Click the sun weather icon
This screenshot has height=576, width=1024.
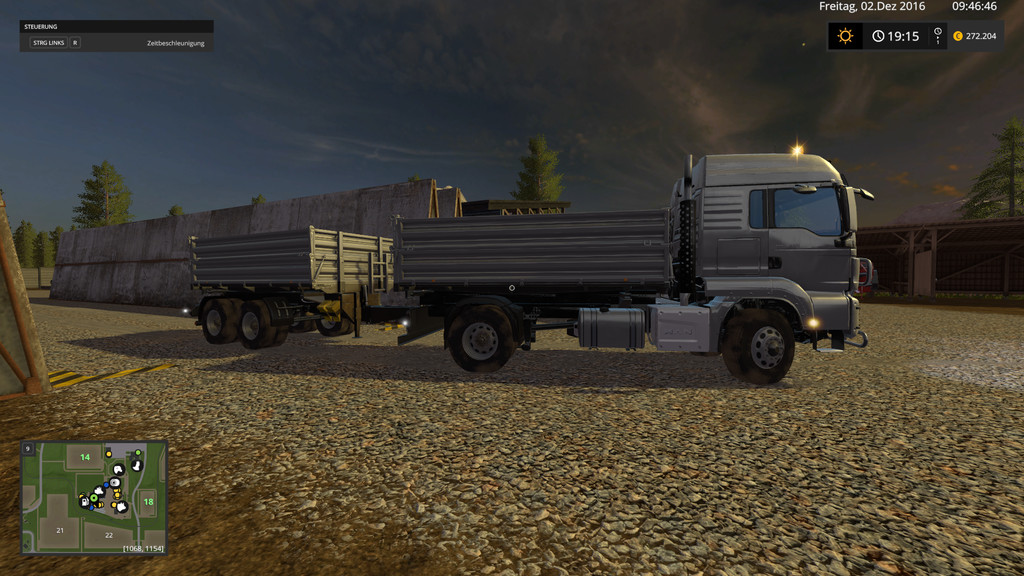(x=846, y=36)
